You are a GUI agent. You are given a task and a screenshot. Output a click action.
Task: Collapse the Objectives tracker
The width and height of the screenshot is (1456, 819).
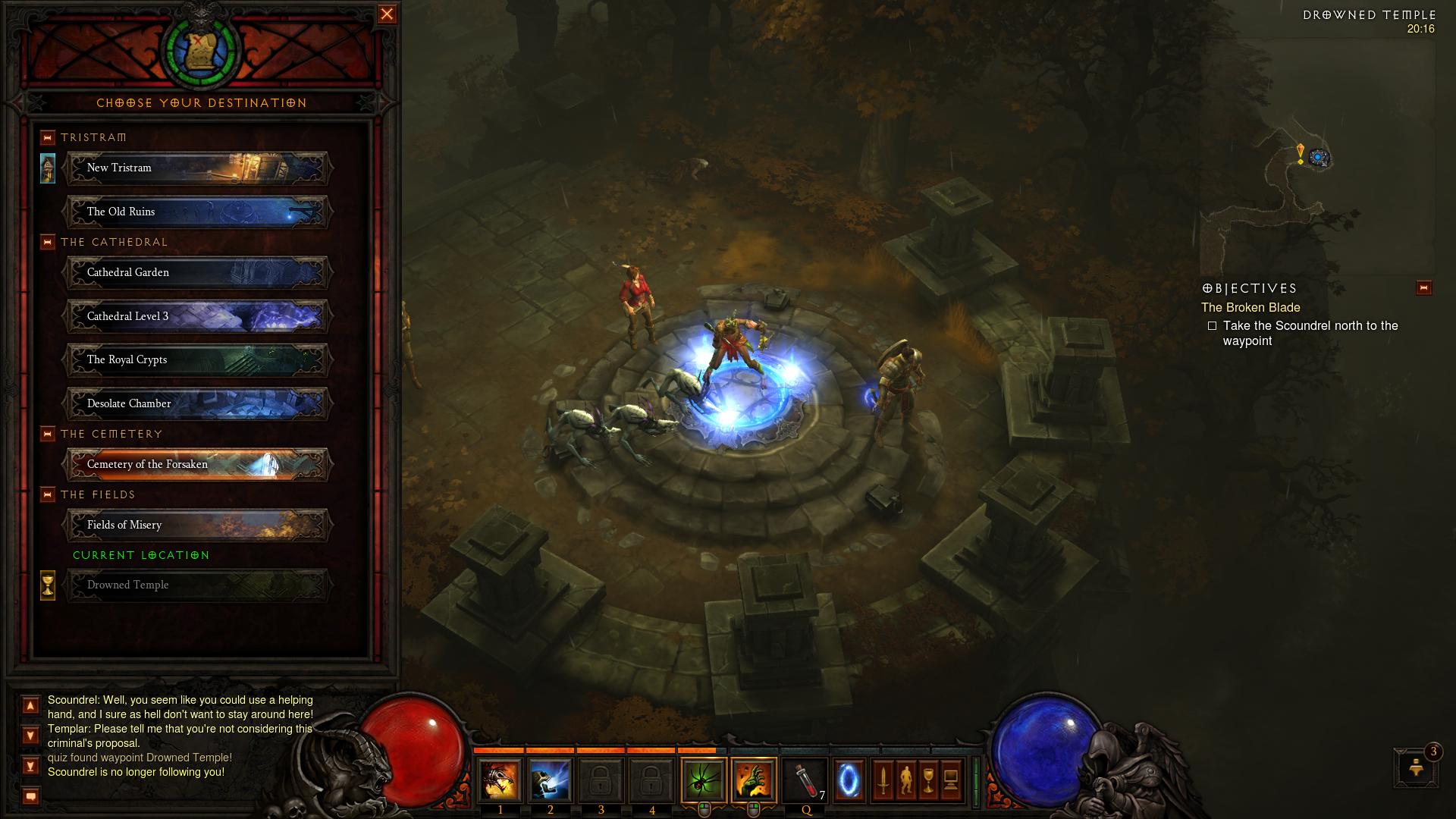[x=1423, y=288]
